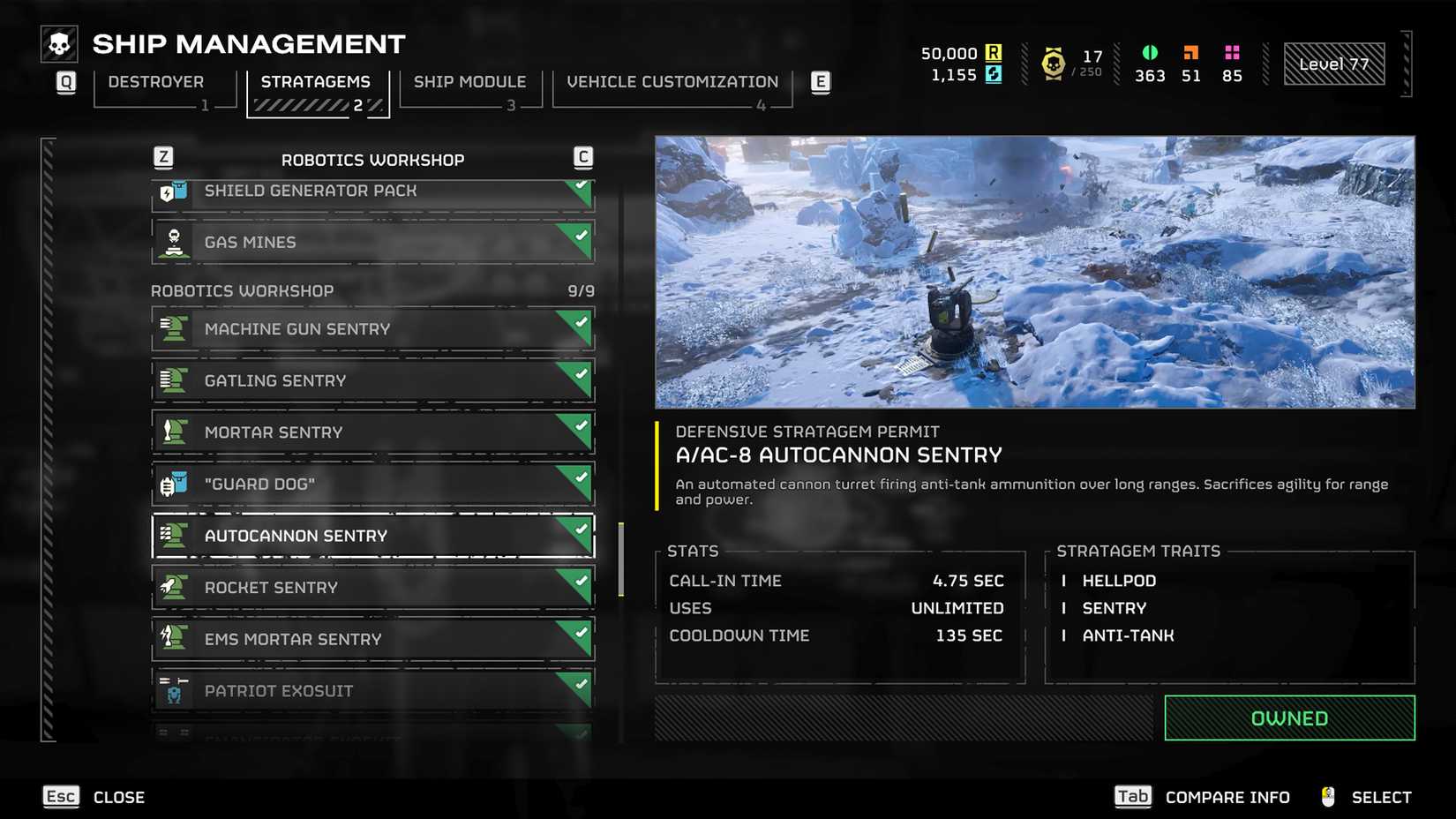
Task: Select the Machine Gun Sentry entry
Action: [372, 329]
